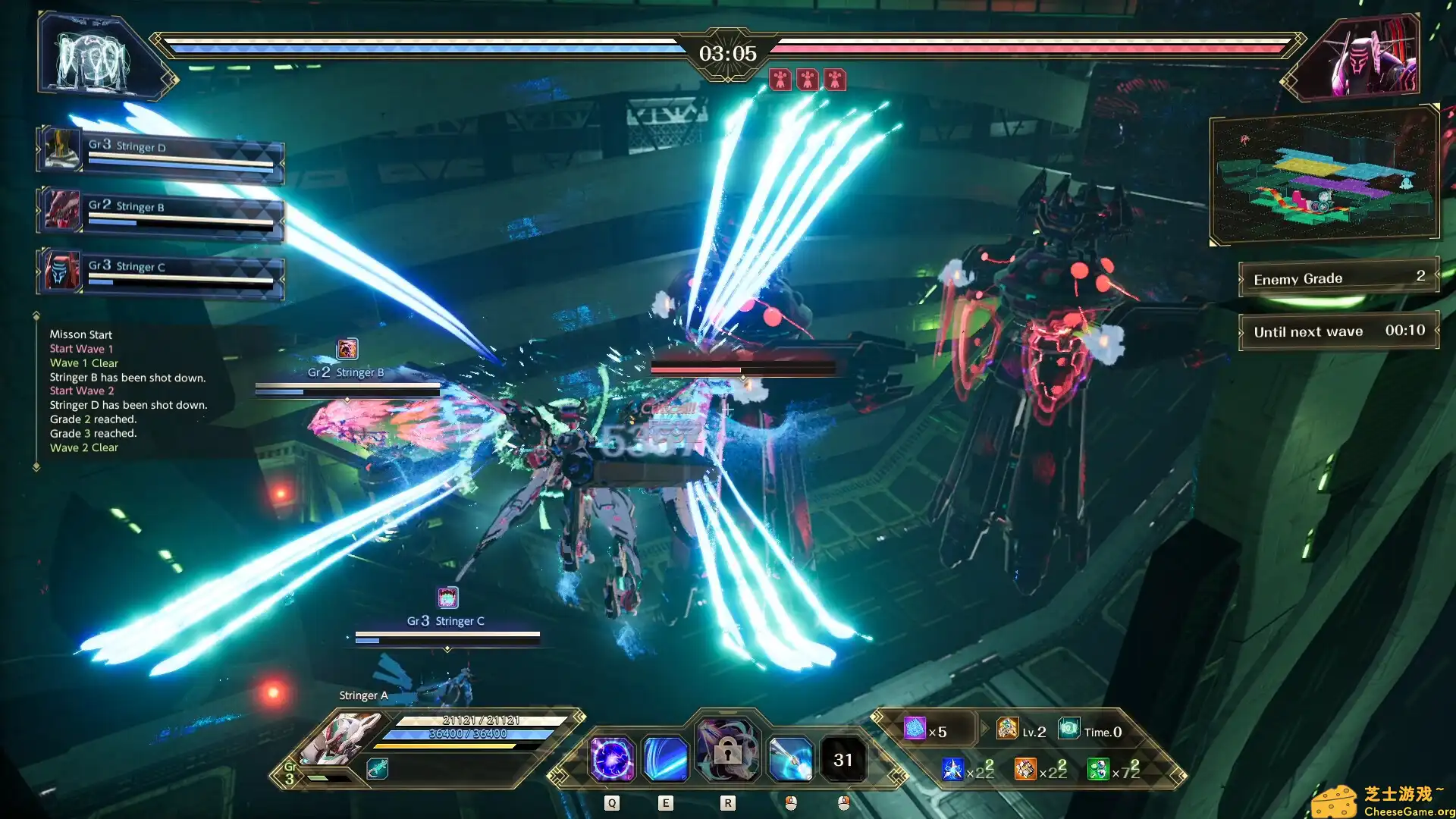Toggle the middle red enemy wave indicator
1456x819 pixels.
(808, 80)
